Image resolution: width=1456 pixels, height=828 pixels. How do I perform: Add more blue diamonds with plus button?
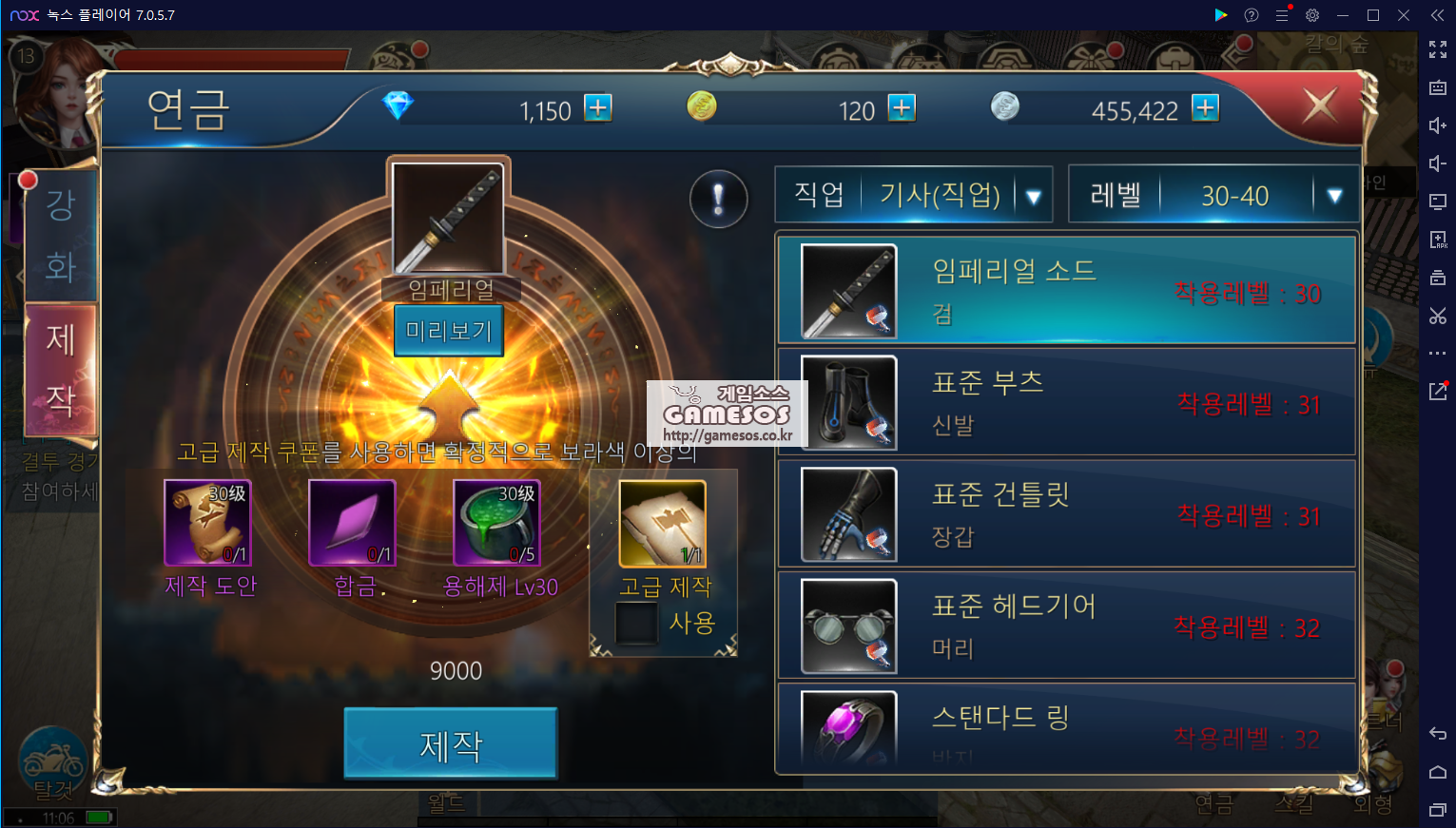coord(598,108)
